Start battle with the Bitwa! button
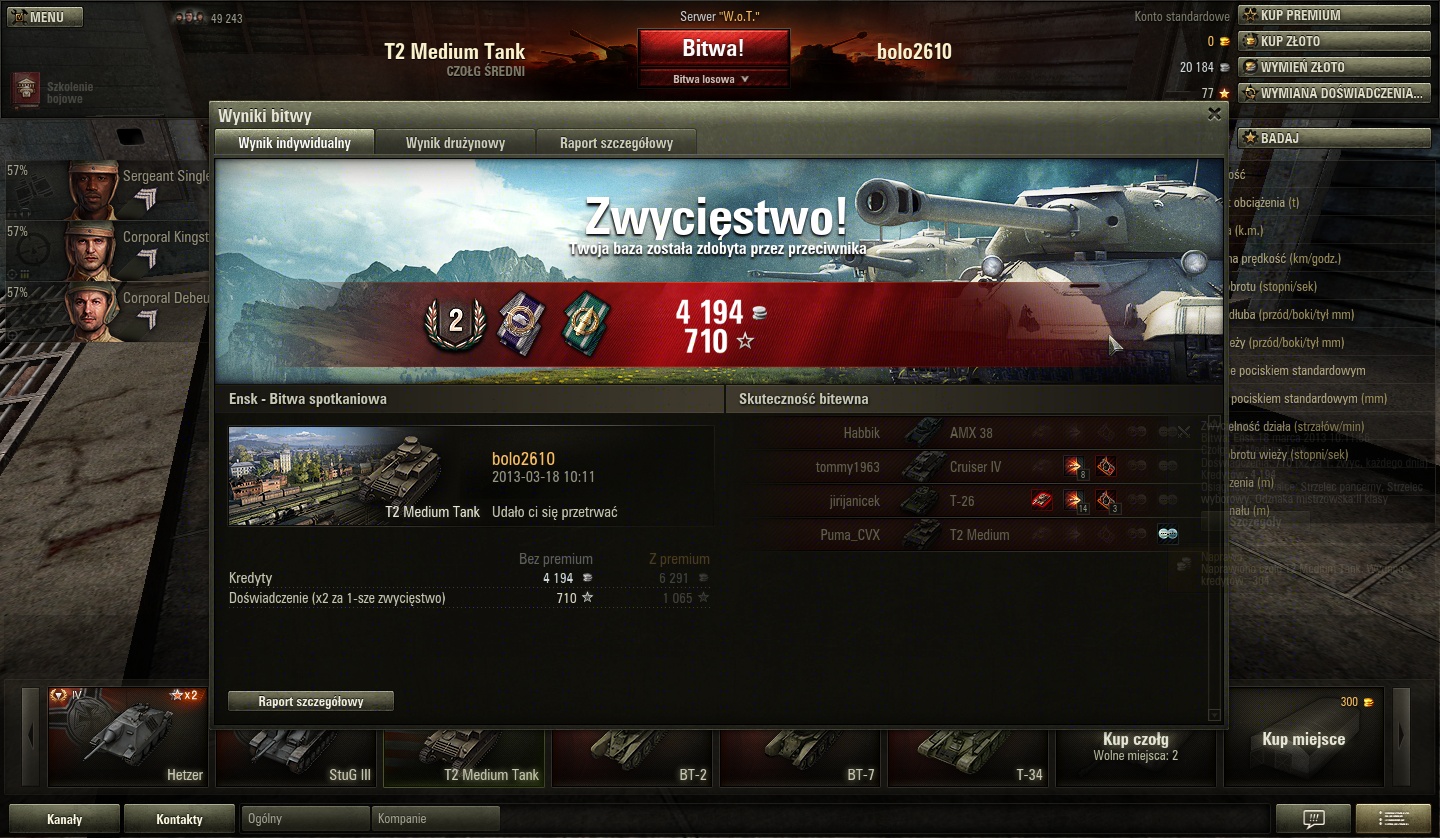 [x=713, y=48]
